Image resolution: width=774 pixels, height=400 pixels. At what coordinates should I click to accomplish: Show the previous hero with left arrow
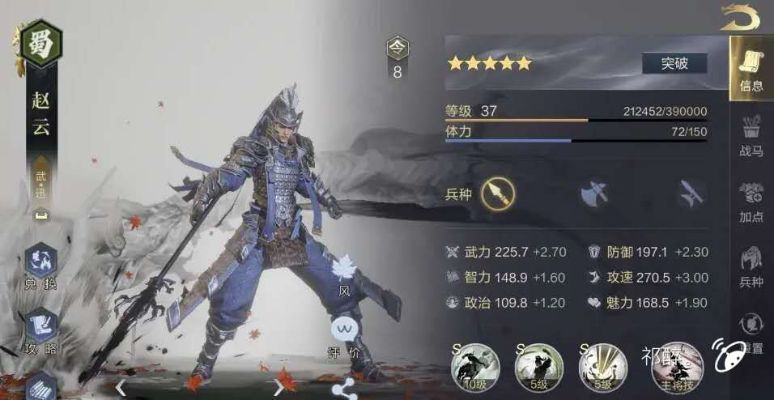point(120,385)
